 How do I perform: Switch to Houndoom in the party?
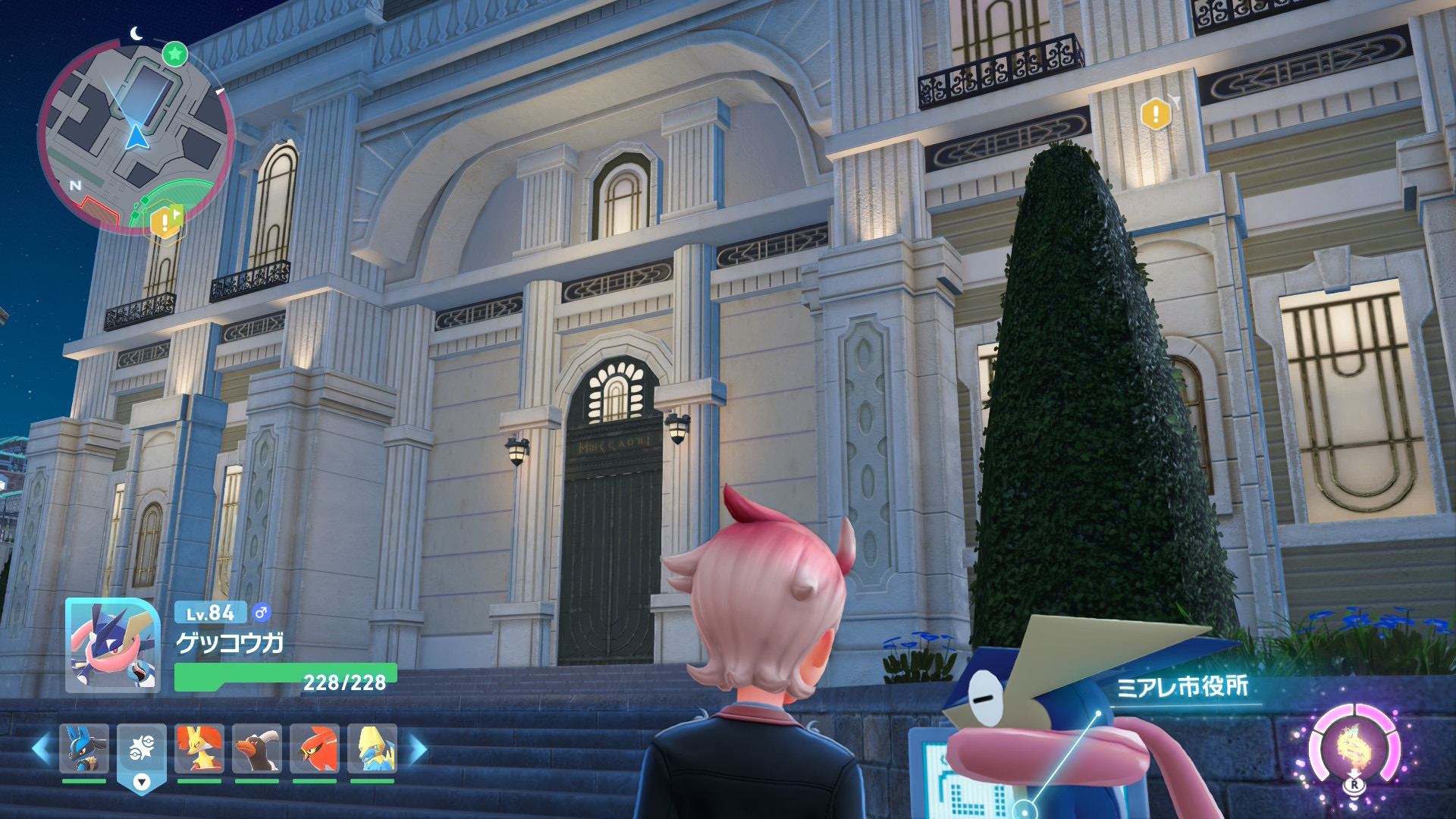[x=256, y=748]
